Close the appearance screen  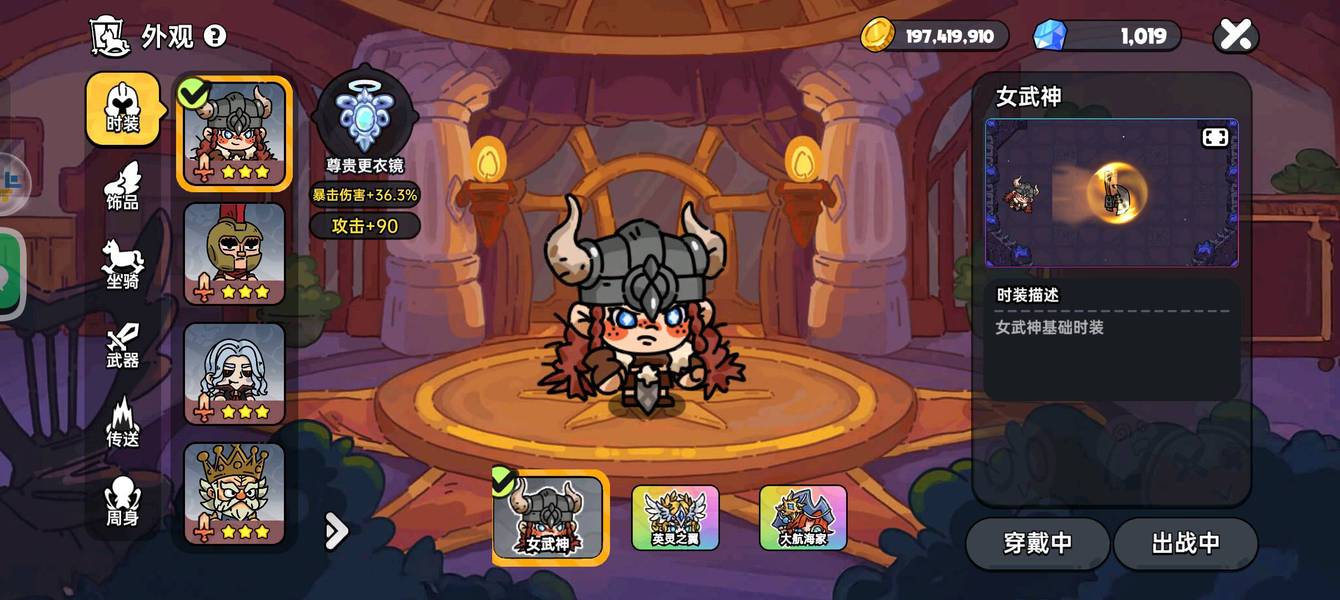(x=1236, y=37)
